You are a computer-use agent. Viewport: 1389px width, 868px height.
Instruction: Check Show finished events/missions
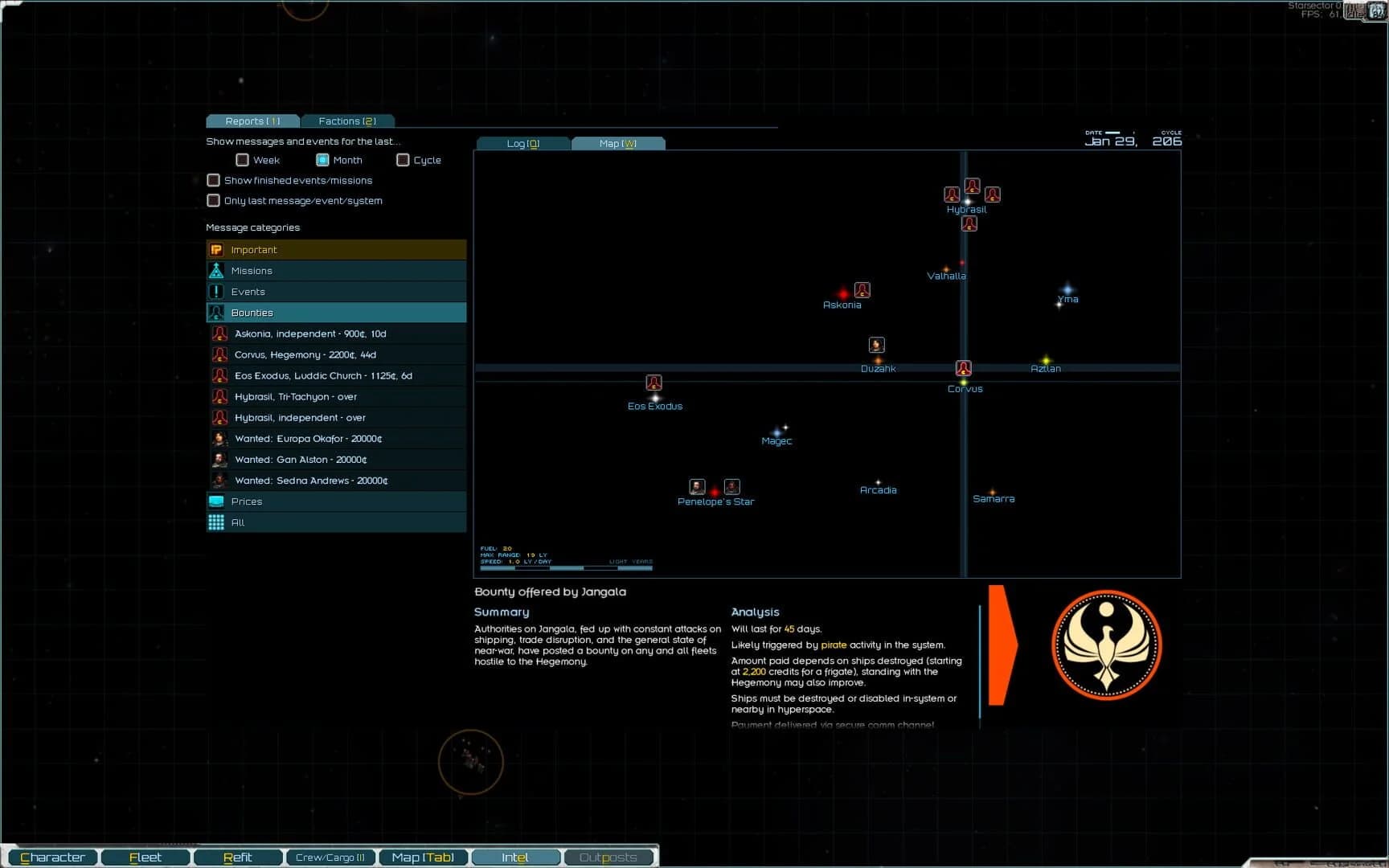coord(213,180)
